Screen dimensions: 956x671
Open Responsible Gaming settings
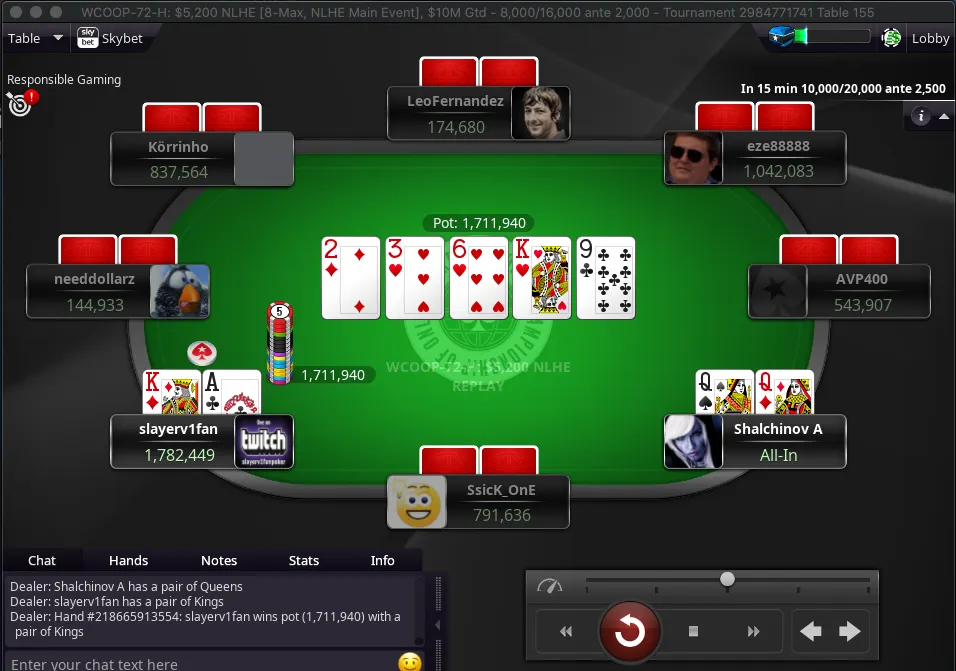[x=20, y=101]
